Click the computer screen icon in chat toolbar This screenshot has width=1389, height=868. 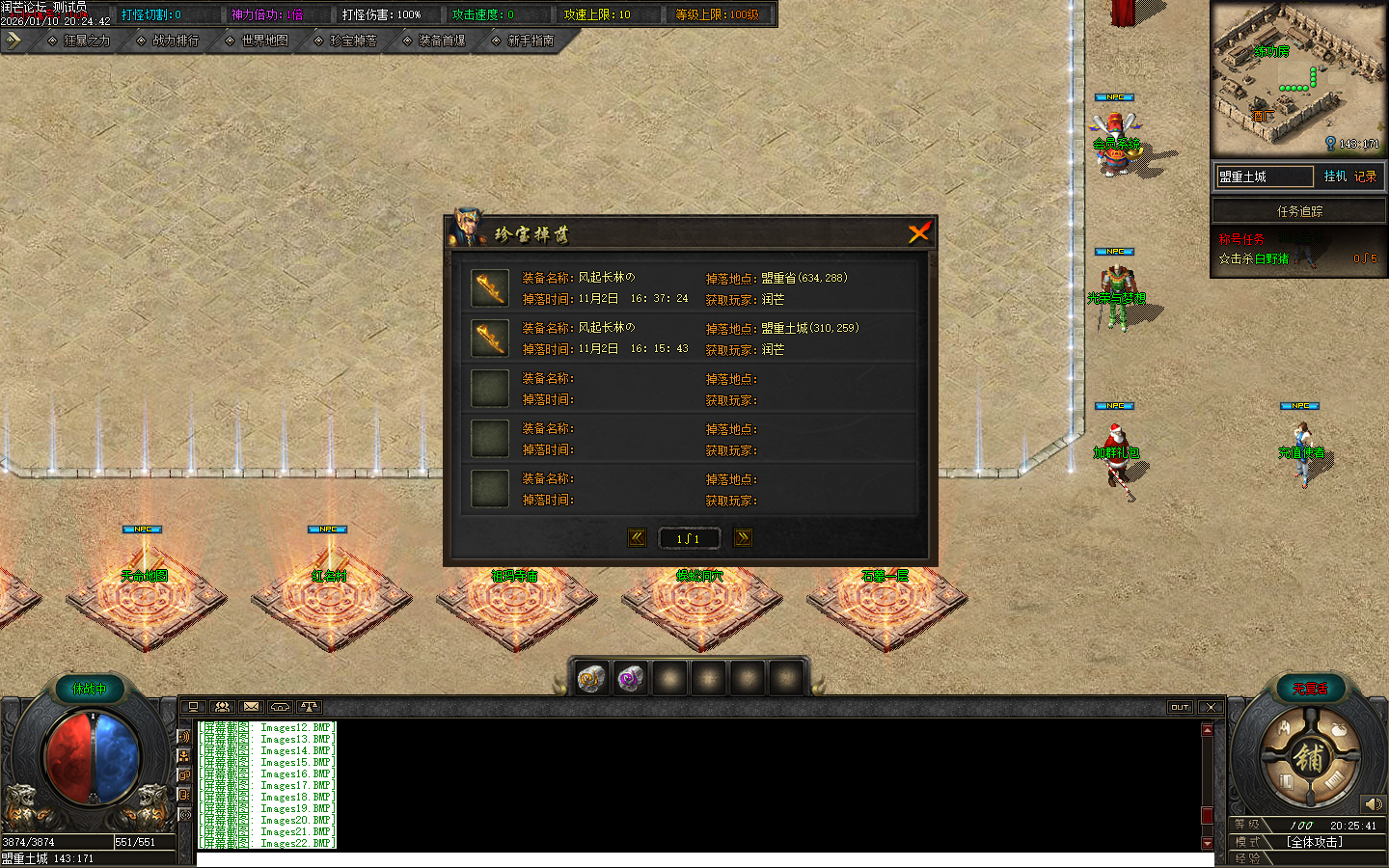click(196, 707)
